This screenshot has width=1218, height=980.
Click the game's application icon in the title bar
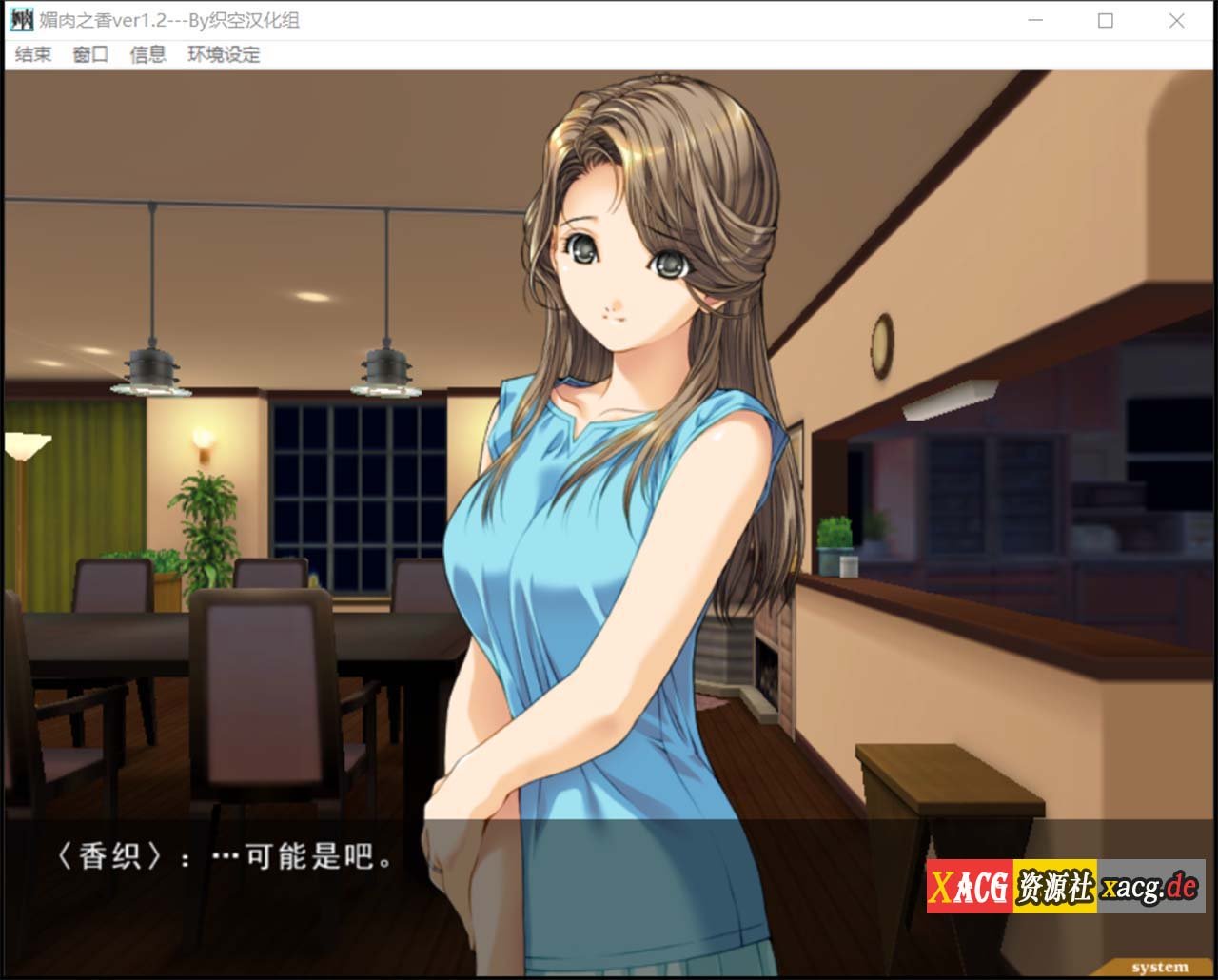(x=21, y=19)
